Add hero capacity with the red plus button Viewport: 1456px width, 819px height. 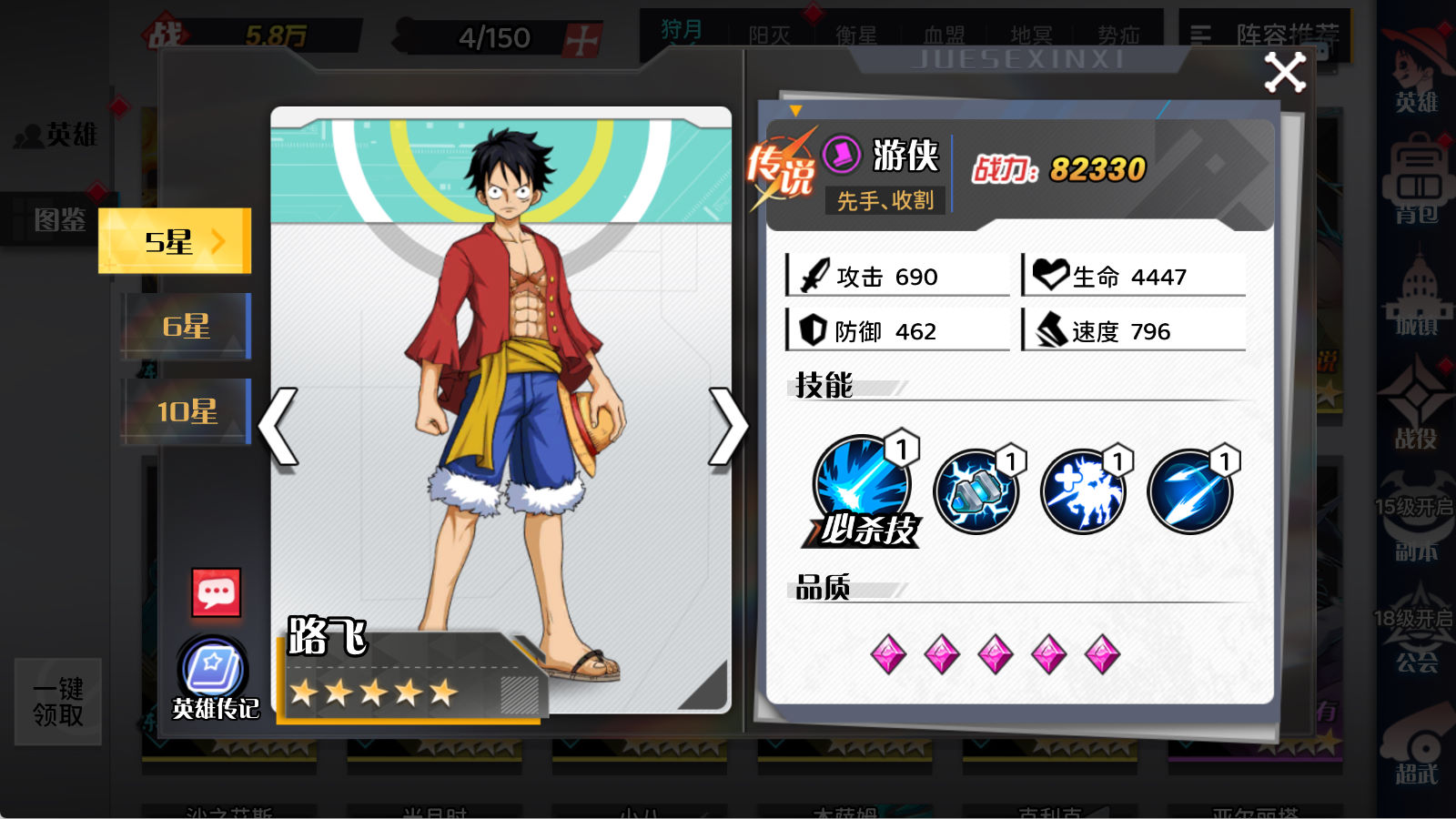[582, 39]
